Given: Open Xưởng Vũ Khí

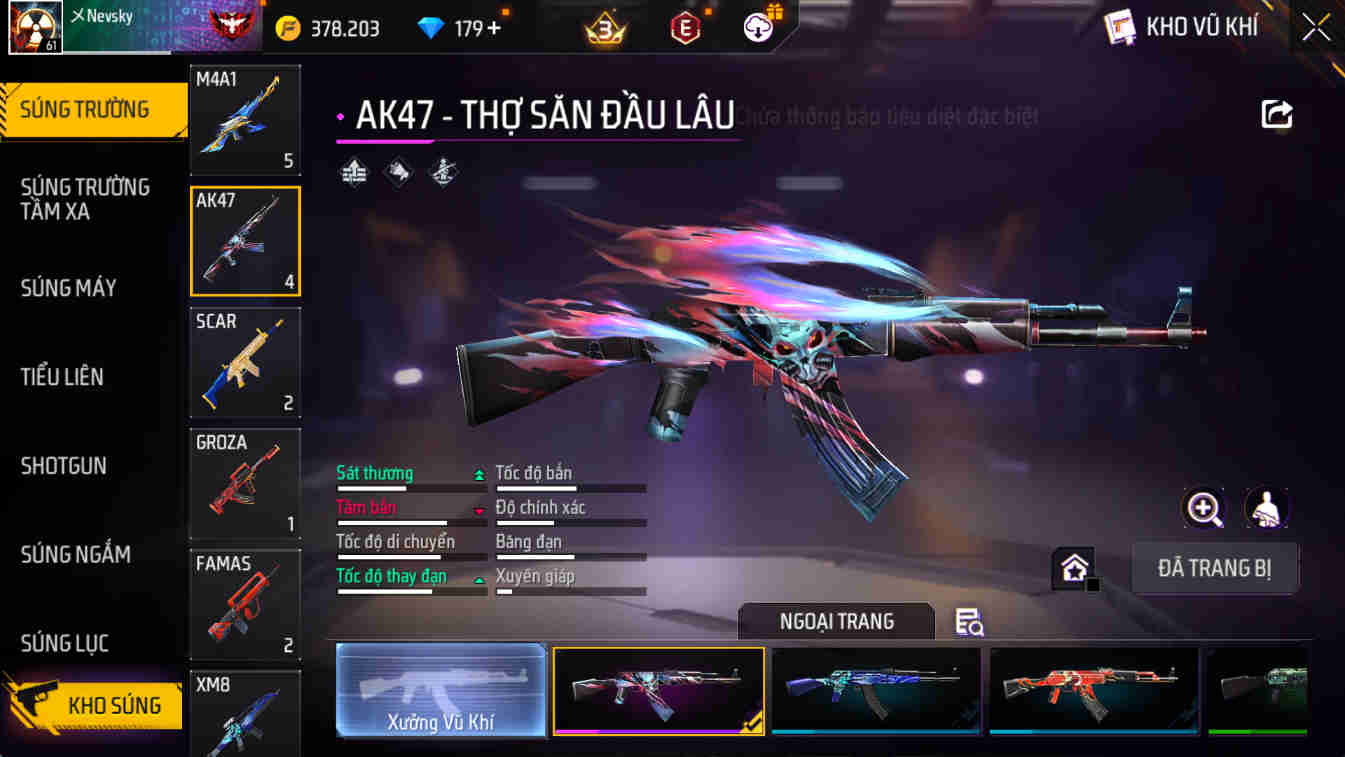Looking at the screenshot, I should click(440, 690).
